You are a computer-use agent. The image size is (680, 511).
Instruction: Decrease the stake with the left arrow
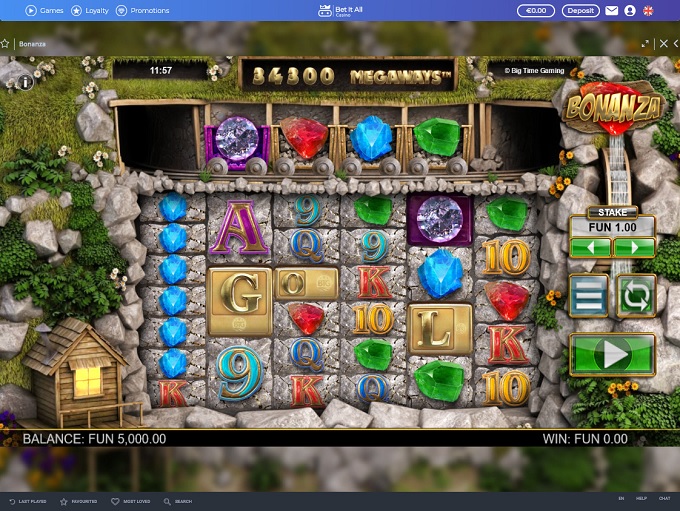590,246
